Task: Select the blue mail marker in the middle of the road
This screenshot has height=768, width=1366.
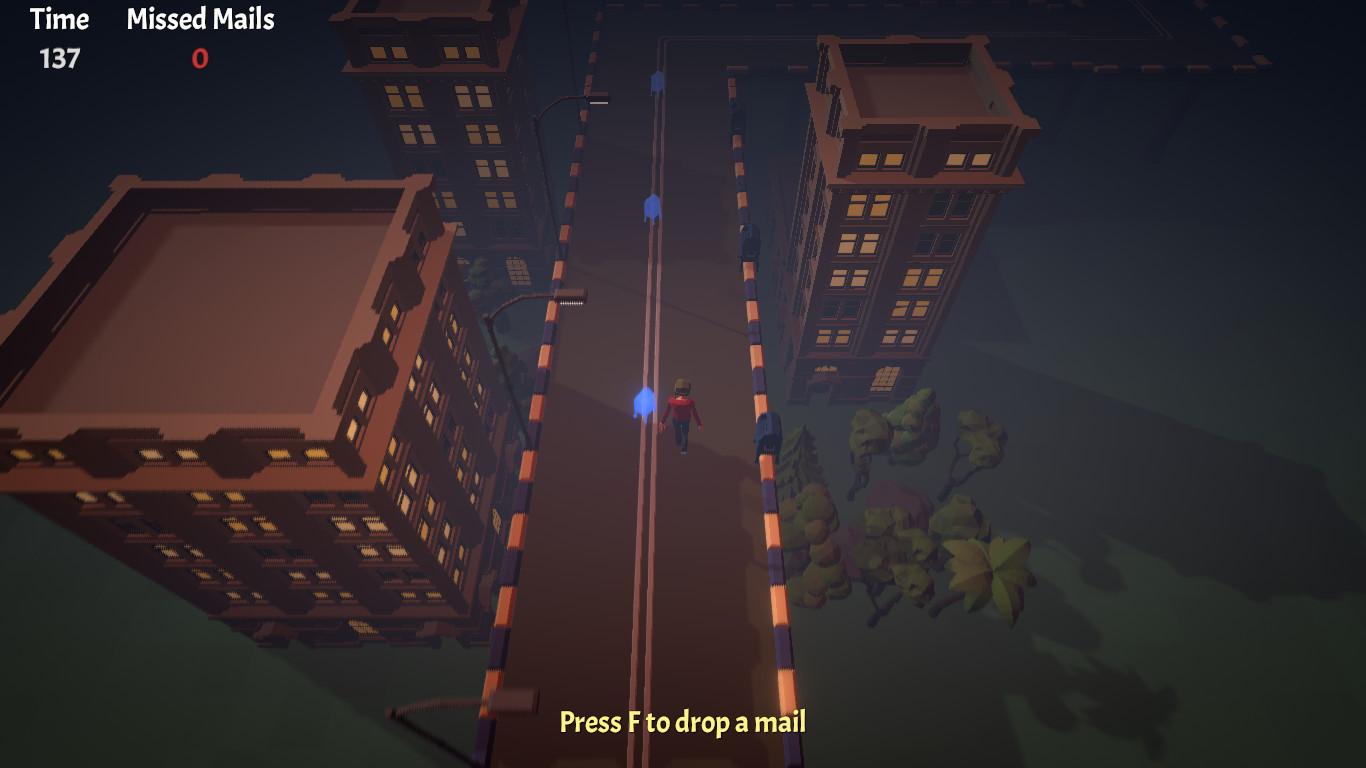Action: coord(651,206)
